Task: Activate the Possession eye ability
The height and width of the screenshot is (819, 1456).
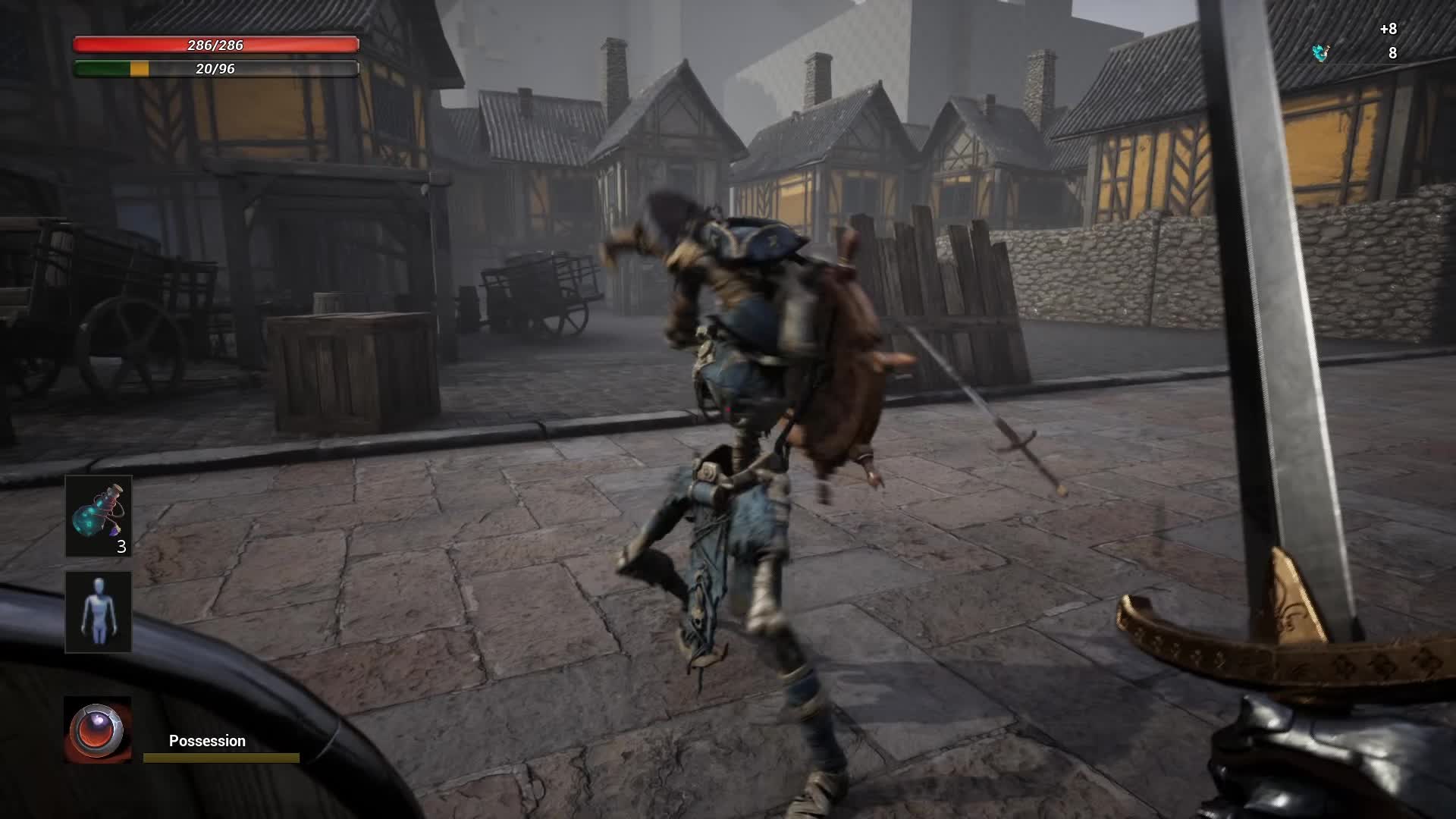Action: [x=97, y=730]
